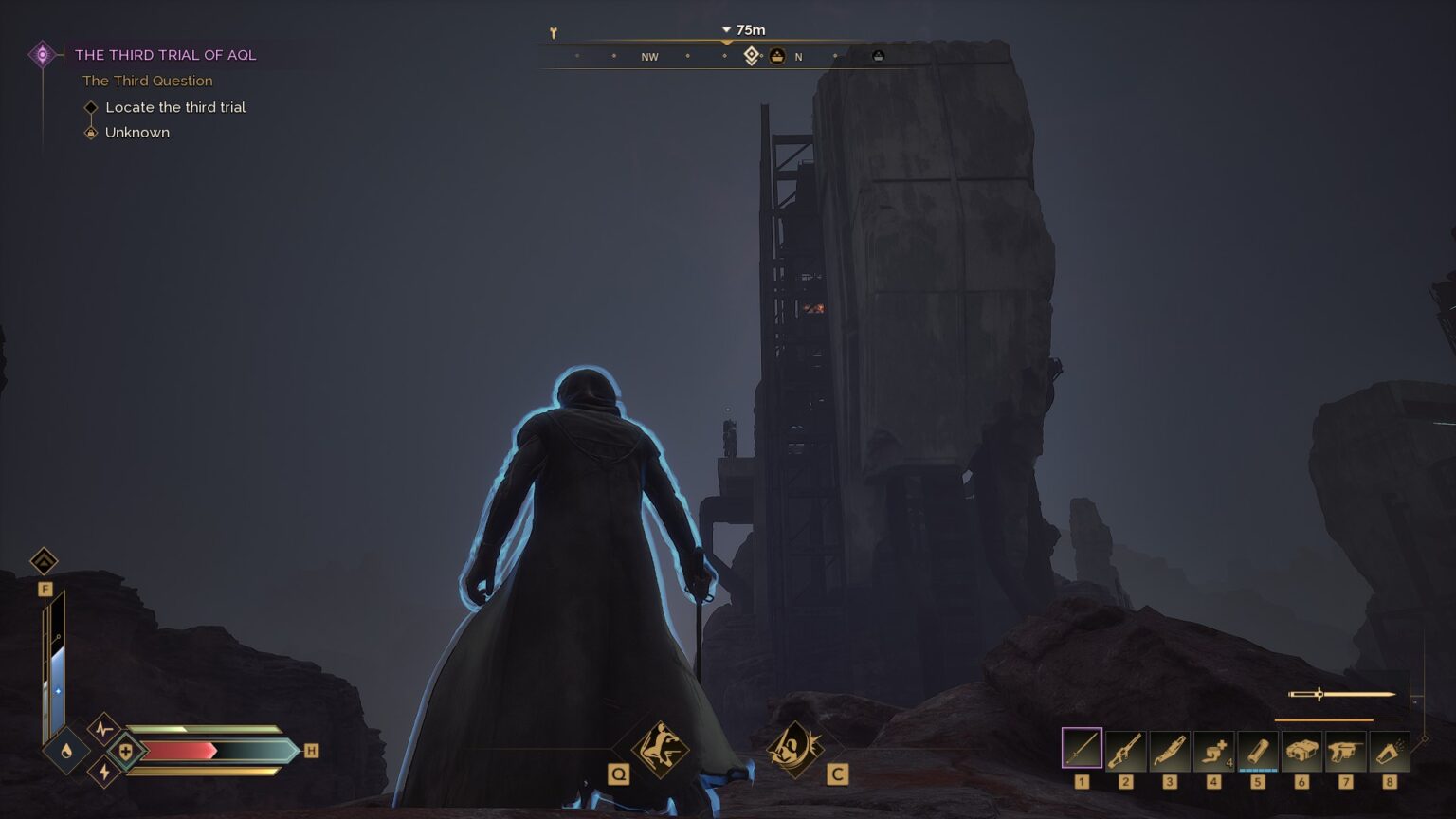Image resolution: width=1456 pixels, height=819 pixels.
Task: Open The Third Trial of Aql quest
Action: [x=165, y=55]
